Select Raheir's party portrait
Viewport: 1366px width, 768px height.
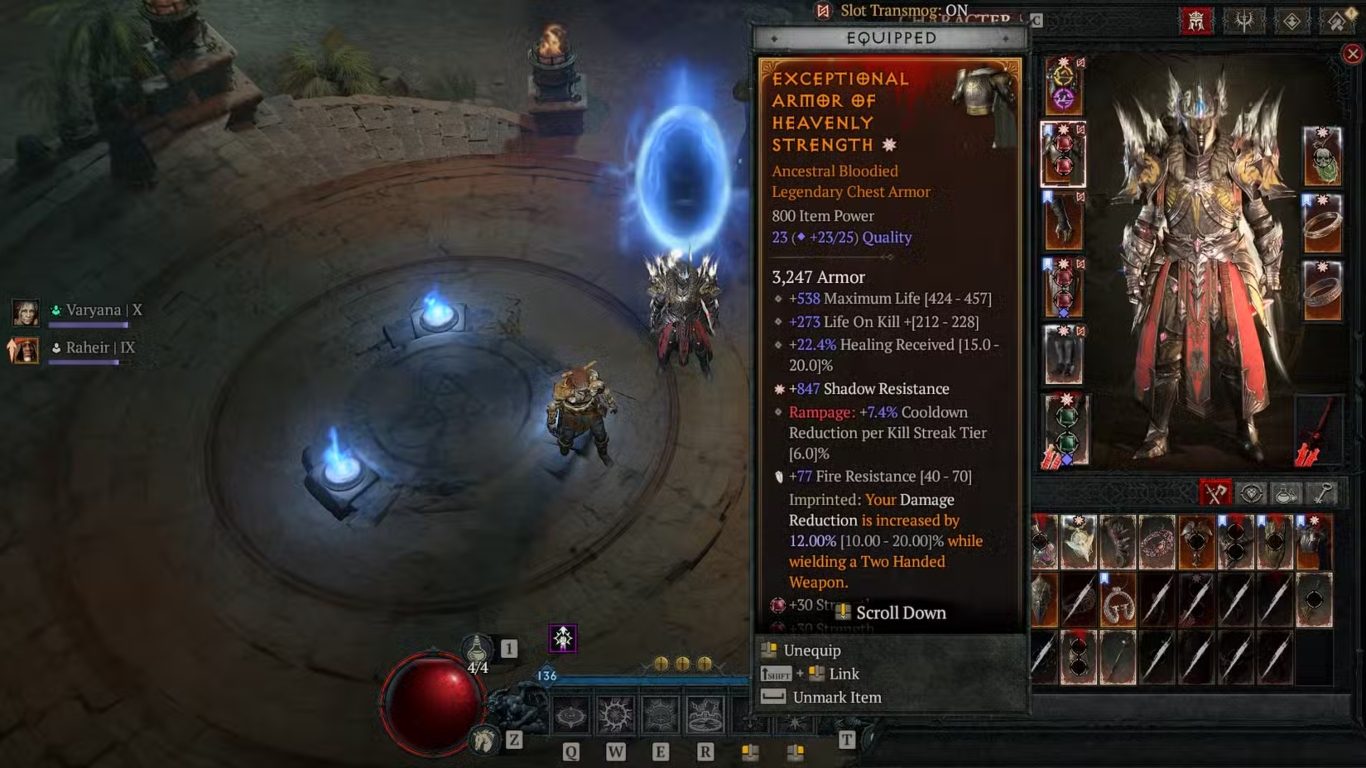click(26, 349)
